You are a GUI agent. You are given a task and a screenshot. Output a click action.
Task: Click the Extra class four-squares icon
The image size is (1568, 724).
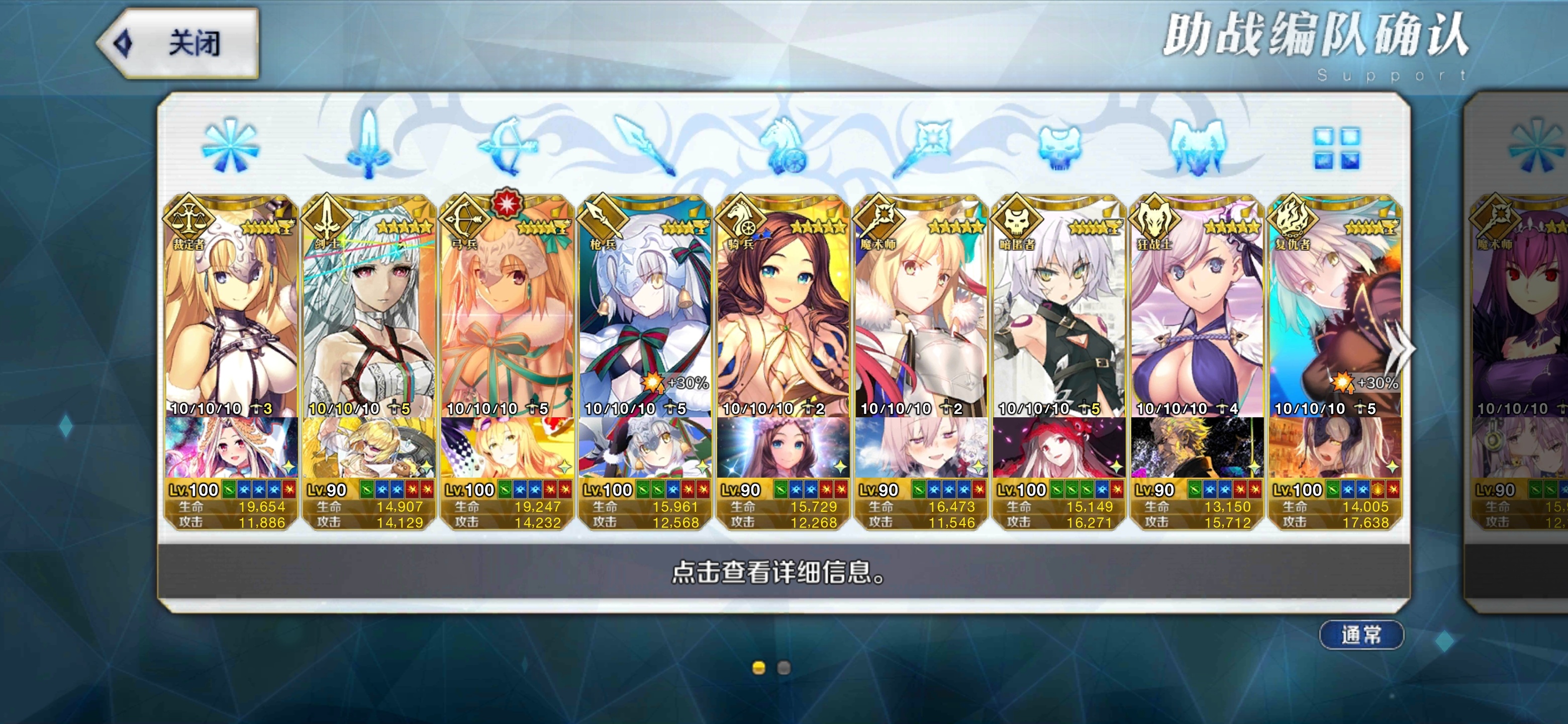[x=1336, y=148]
